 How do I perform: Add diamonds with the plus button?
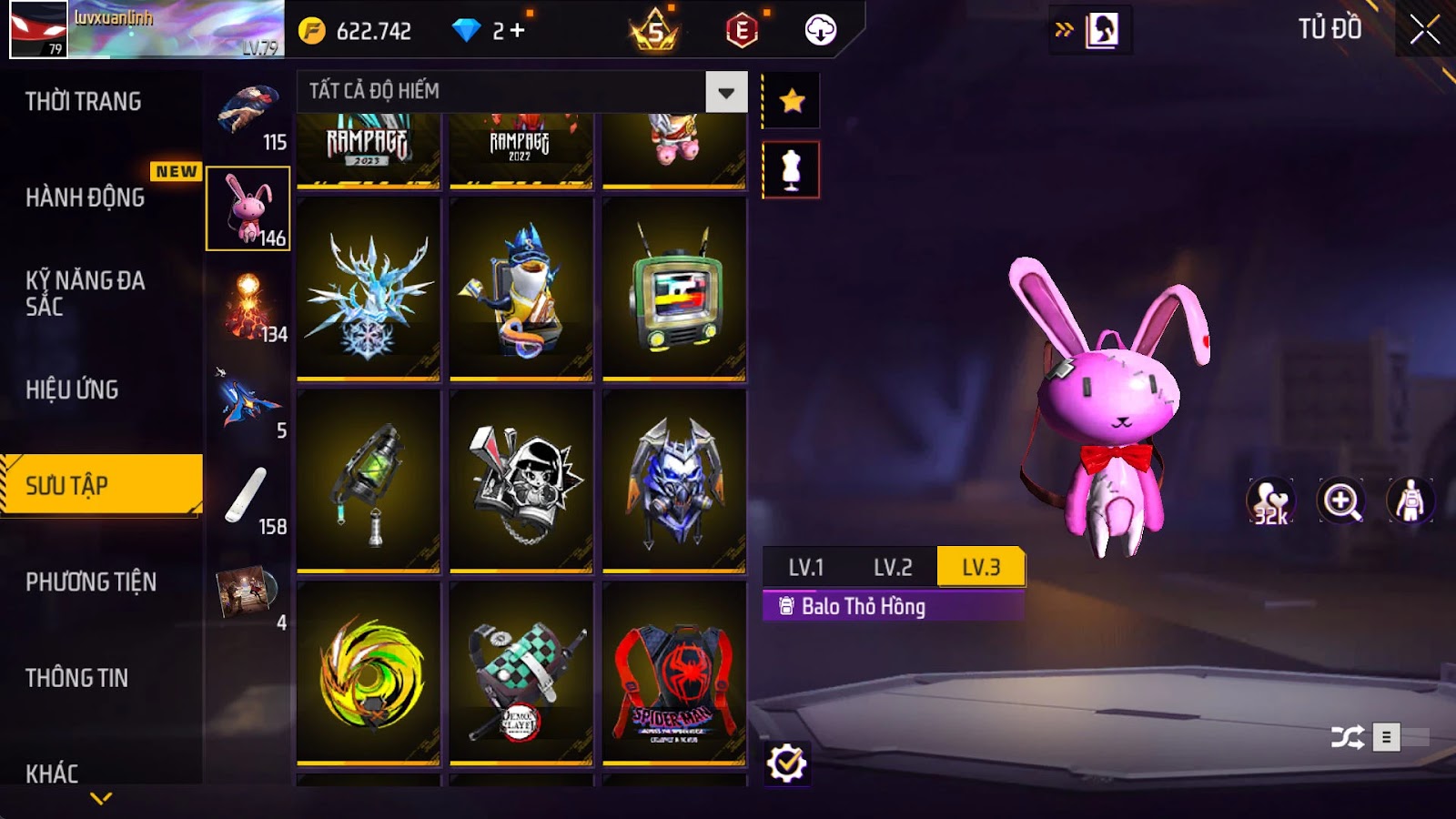tap(517, 31)
